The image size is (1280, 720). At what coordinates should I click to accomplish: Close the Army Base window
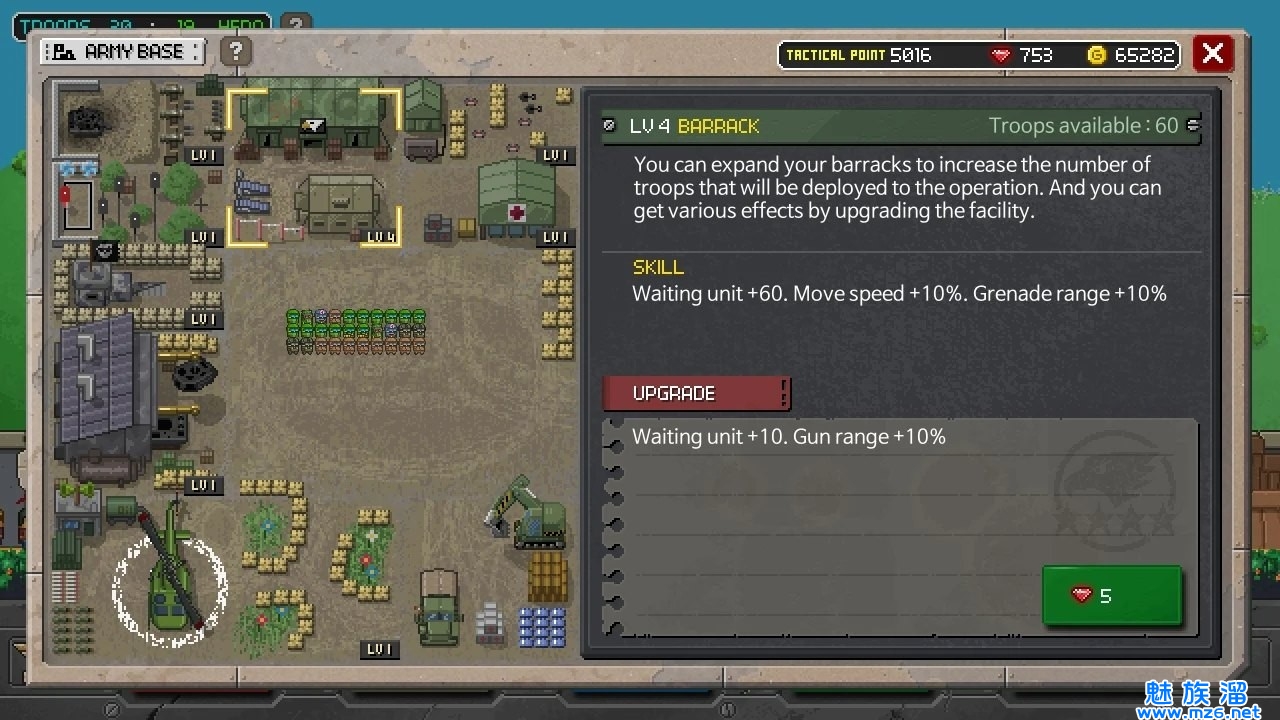coord(1212,53)
